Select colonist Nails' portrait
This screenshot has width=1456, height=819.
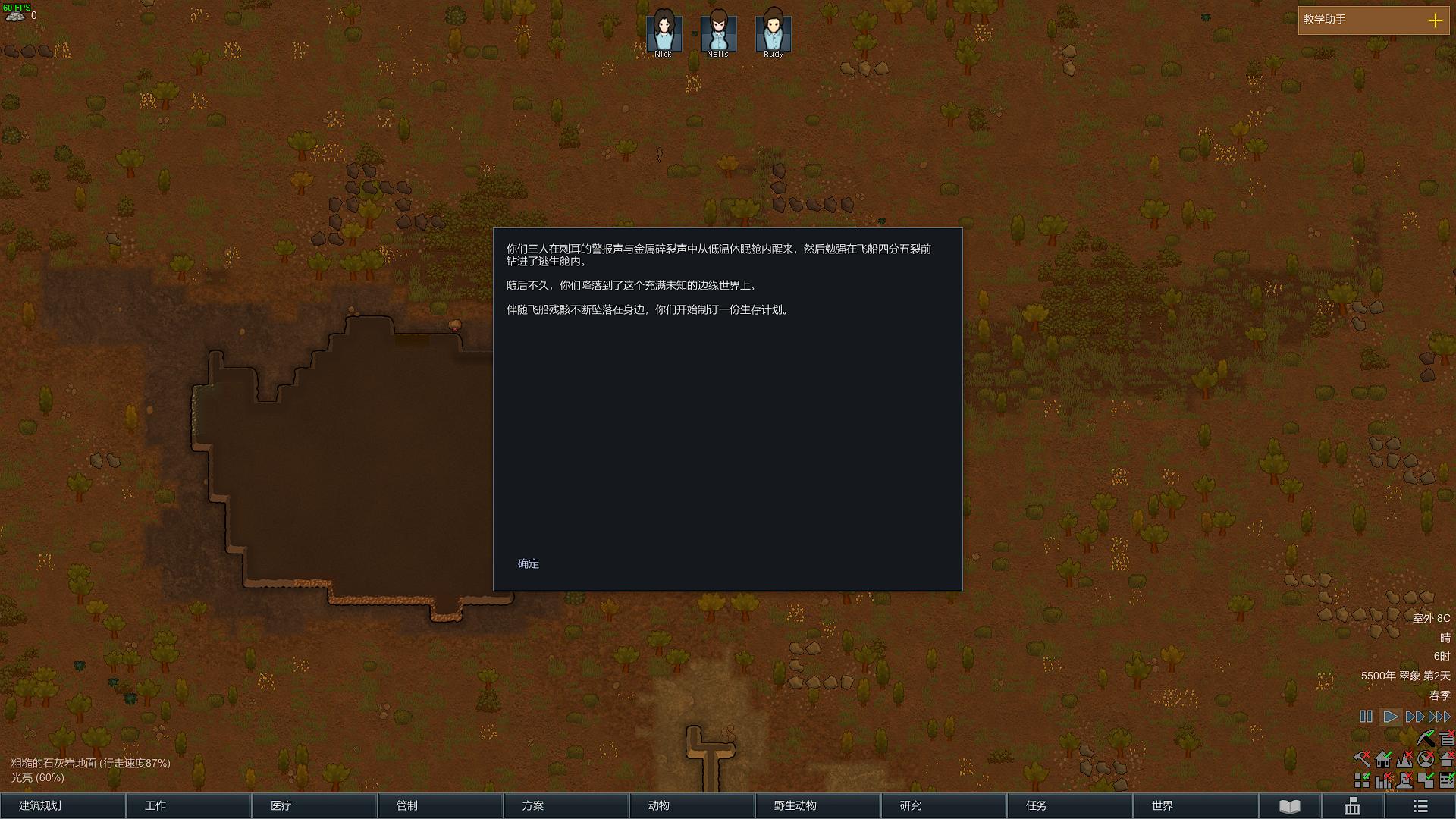click(x=718, y=33)
